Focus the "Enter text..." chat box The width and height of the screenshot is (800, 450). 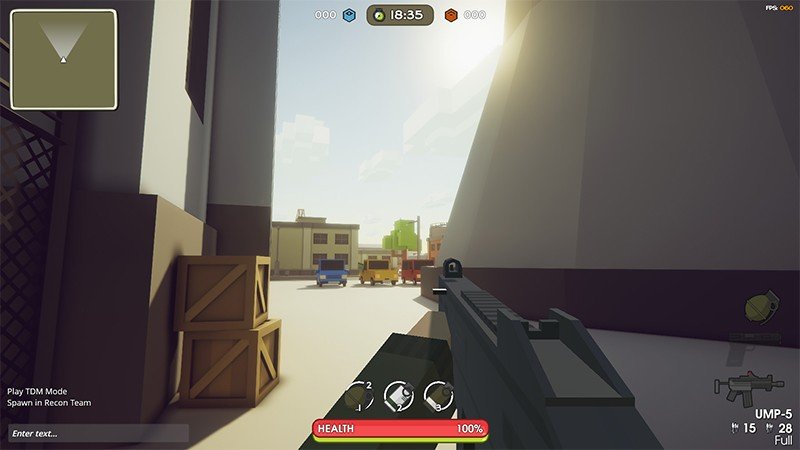(98, 433)
